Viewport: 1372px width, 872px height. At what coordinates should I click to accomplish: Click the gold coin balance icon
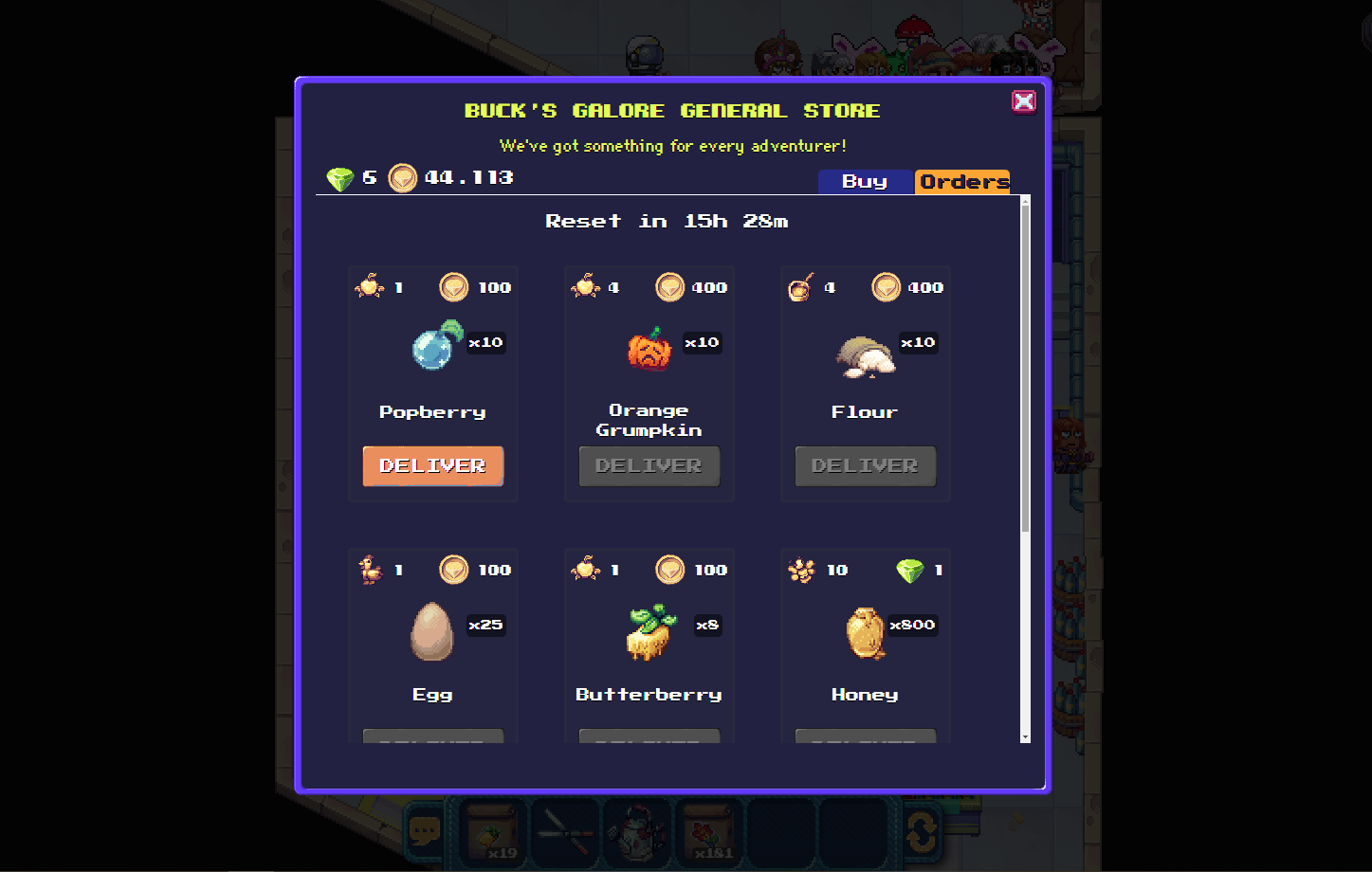[x=402, y=177]
